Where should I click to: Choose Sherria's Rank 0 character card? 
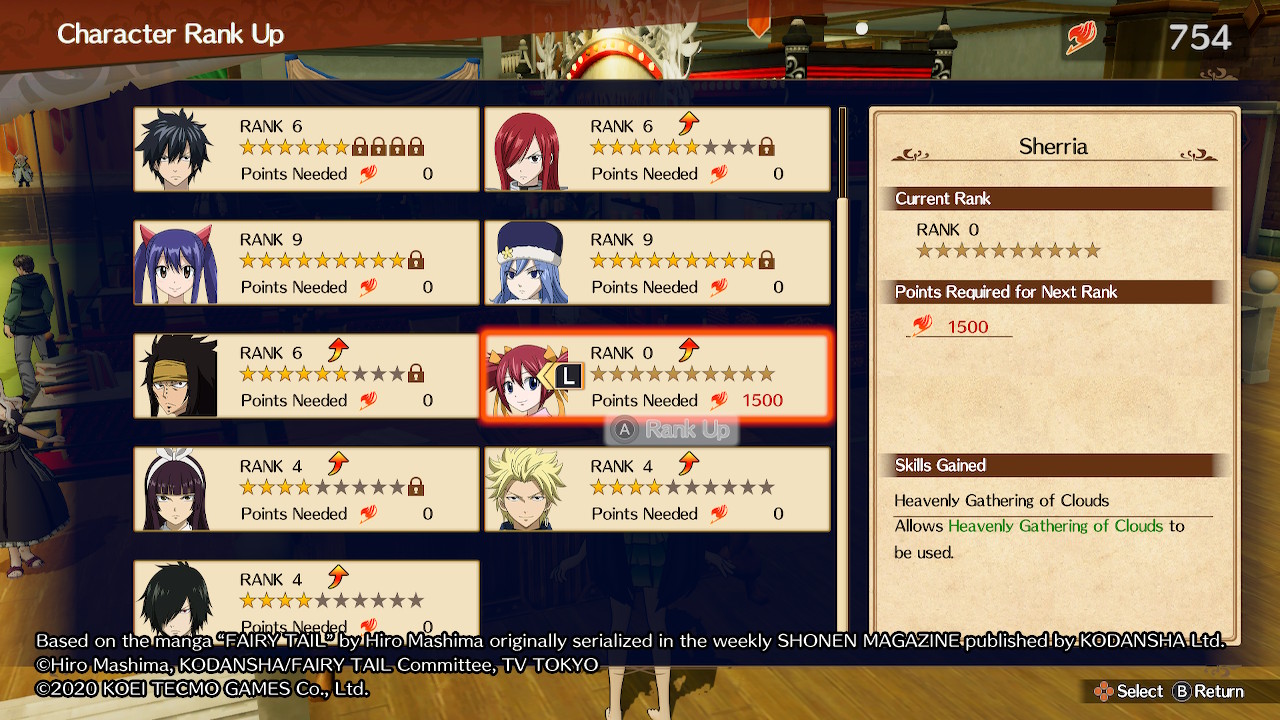coord(657,376)
